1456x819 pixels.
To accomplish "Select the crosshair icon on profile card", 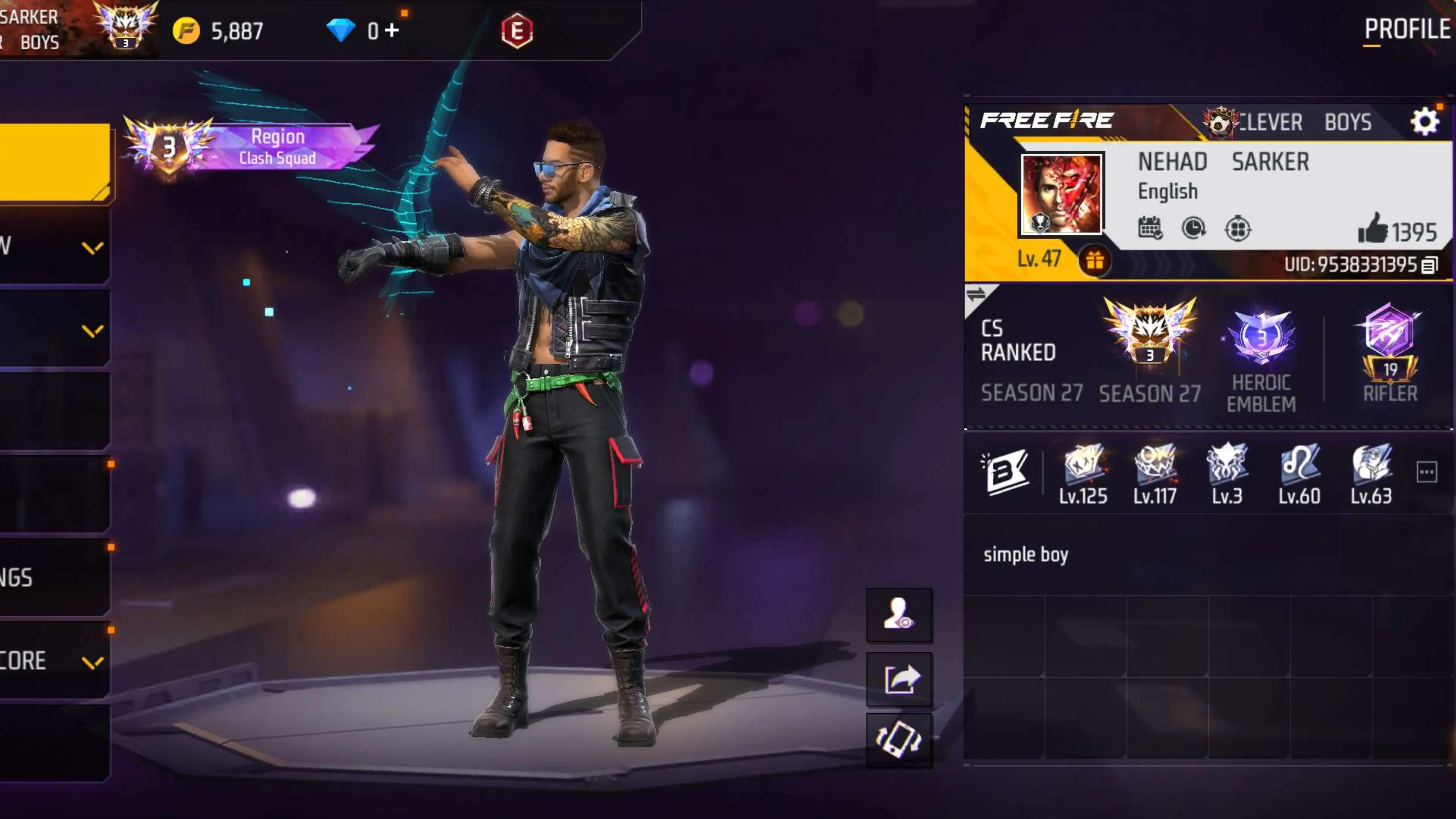I will click(x=1237, y=229).
